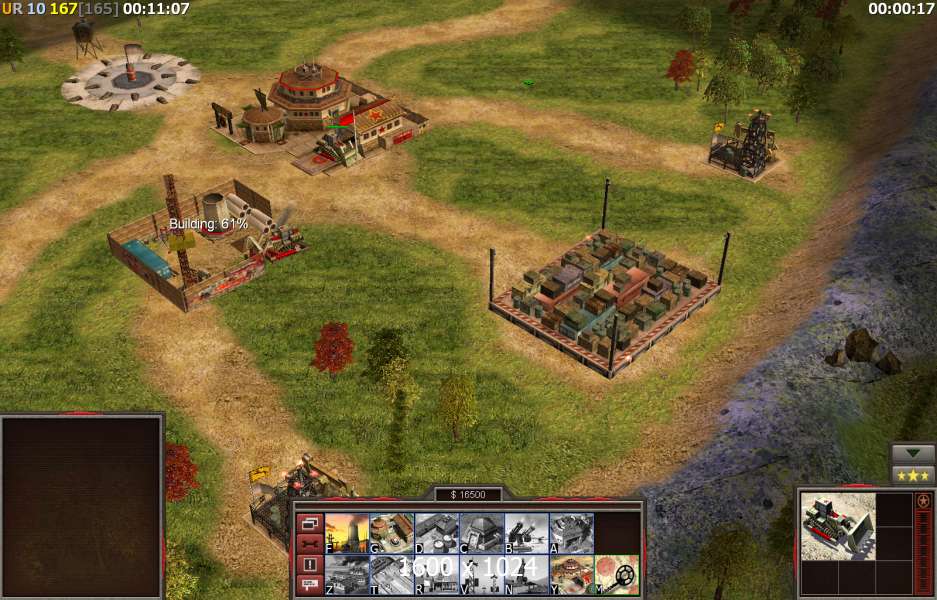Choose the command center build icon (Y)
Screen dimensions: 937x600
tap(571, 575)
